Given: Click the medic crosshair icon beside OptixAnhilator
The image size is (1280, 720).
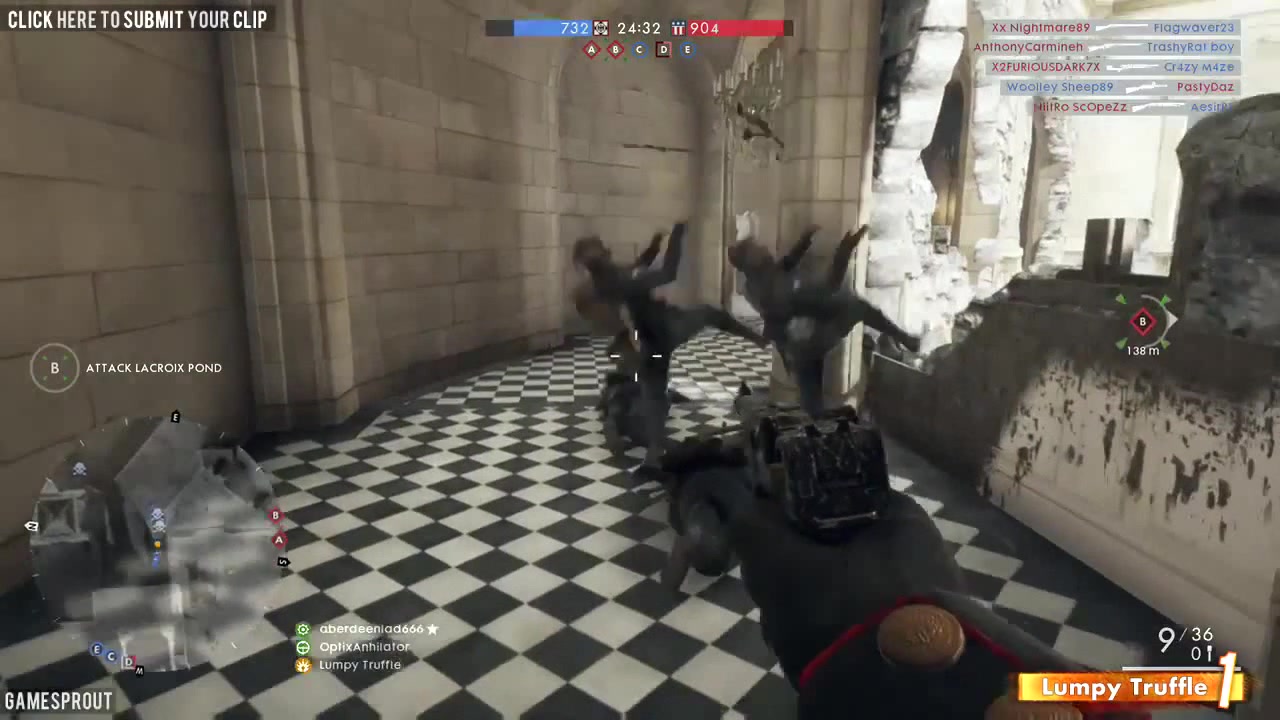Looking at the screenshot, I should (x=303, y=647).
